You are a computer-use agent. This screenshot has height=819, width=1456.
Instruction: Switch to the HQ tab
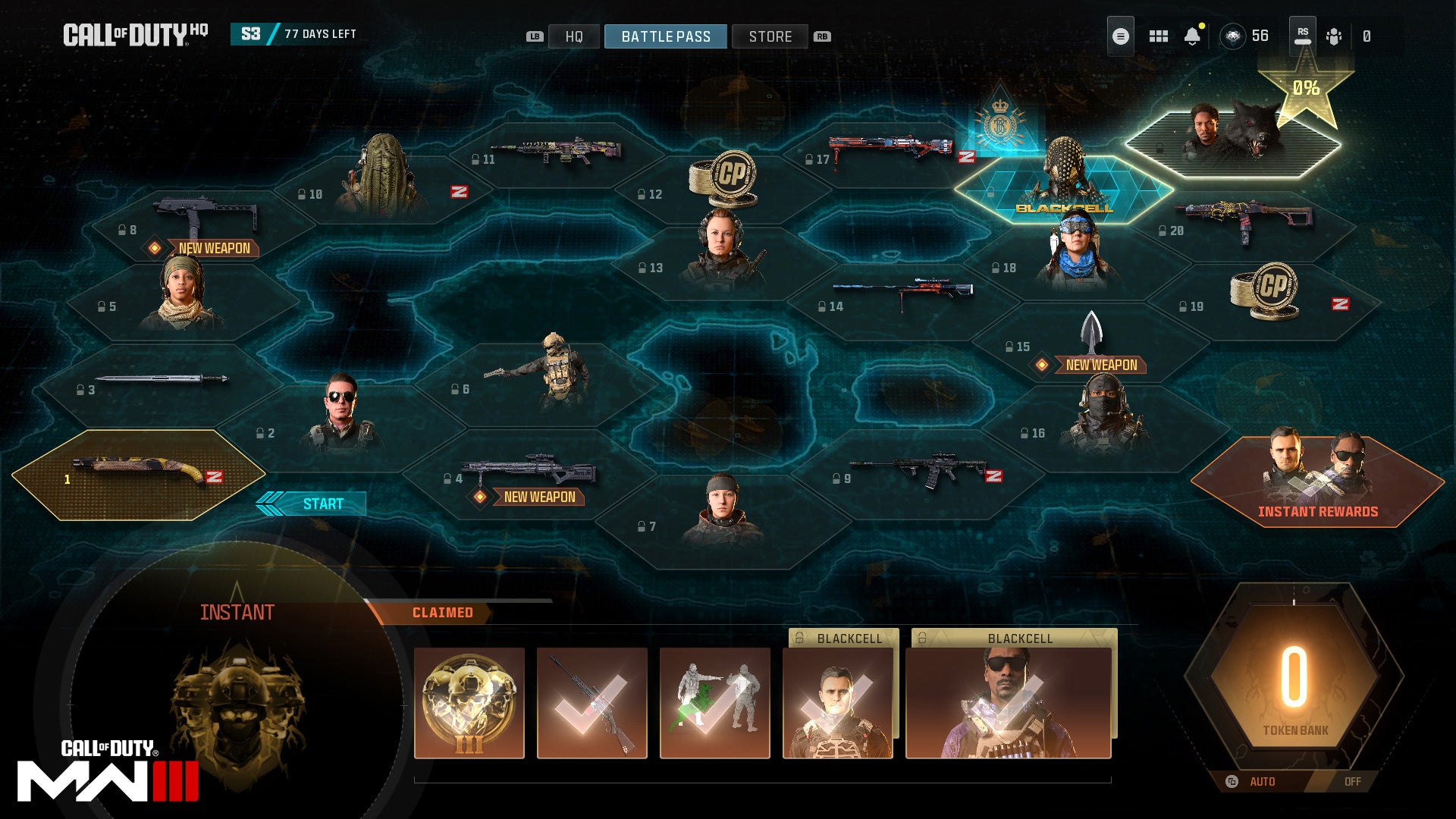click(x=573, y=36)
